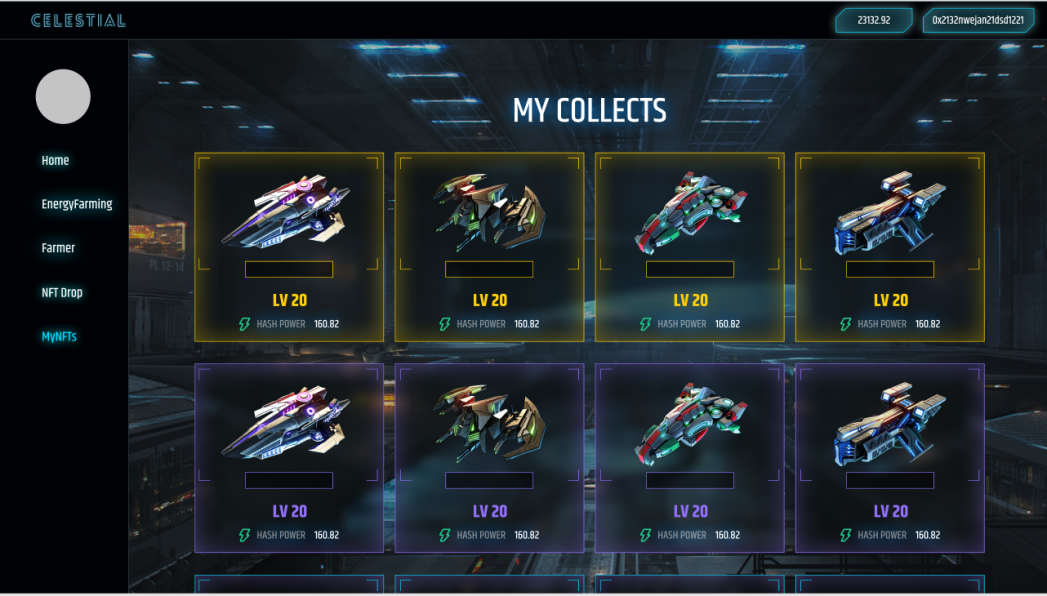The height and width of the screenshot is (596, 1047).
Task: Open the EnergyFarming section
Action: point(77,204)
